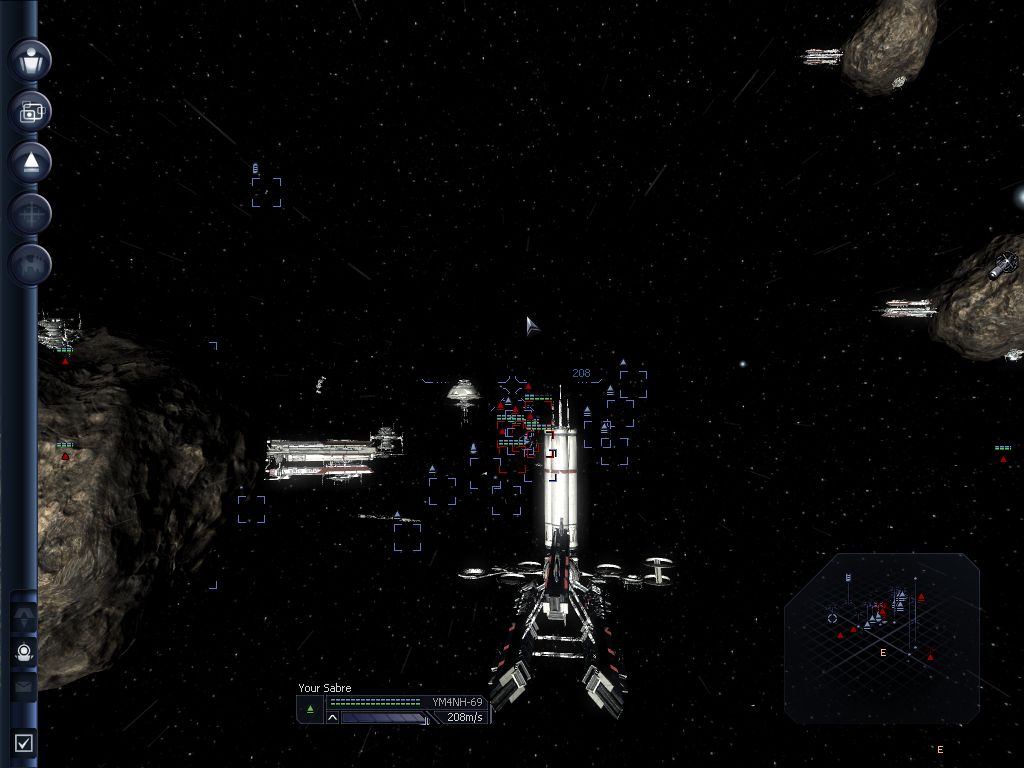Expand the caret arrow by the speed bar

point(333,718)
